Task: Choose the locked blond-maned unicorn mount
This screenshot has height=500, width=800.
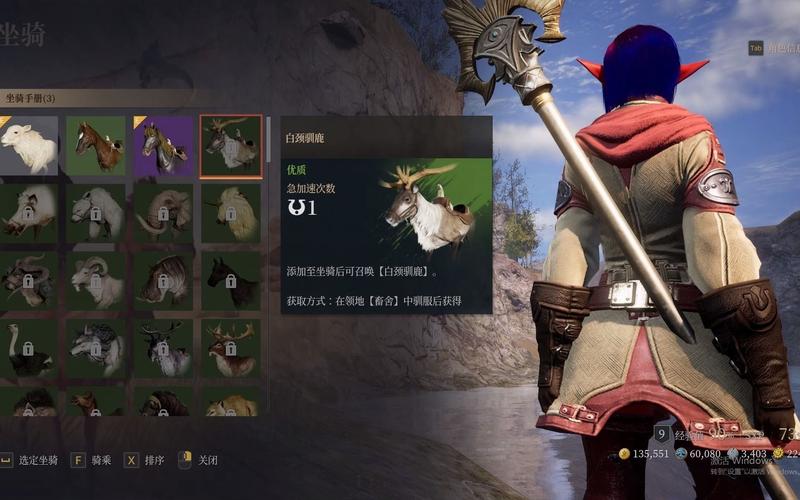Action: (x=231, y=213)
